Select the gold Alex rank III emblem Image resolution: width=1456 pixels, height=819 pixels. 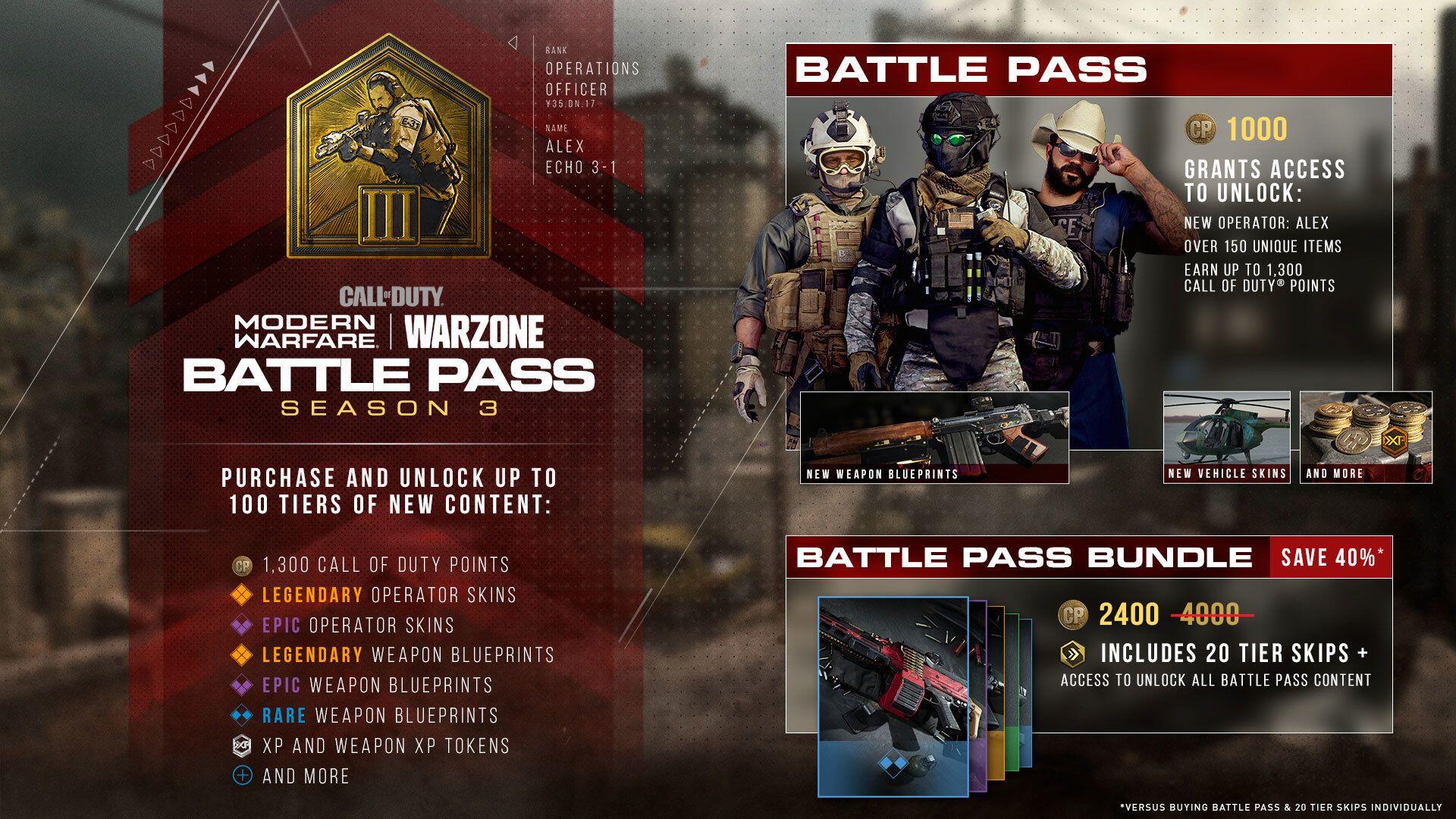point(388,150)
